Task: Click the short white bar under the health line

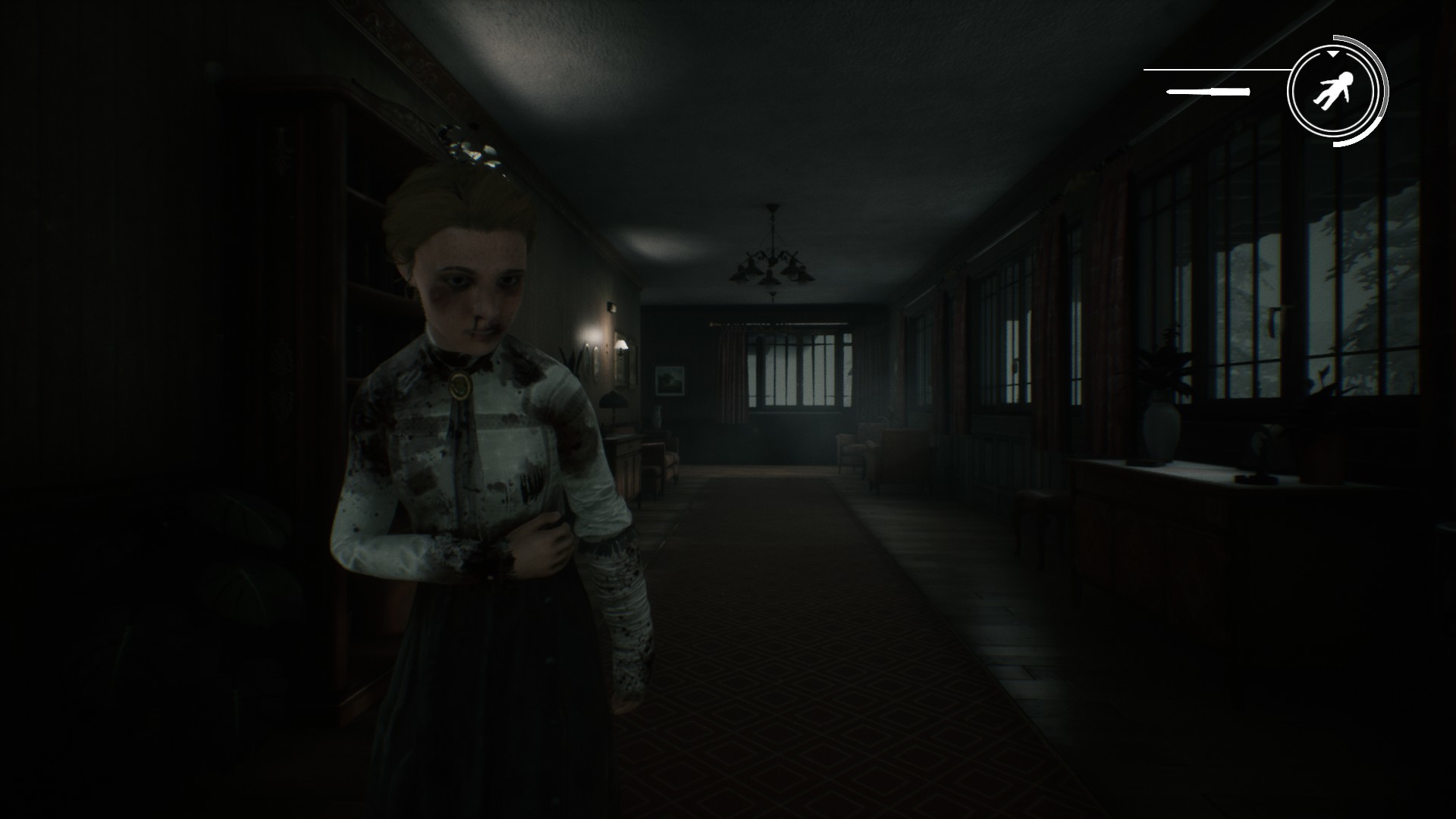Action: click(1207, 92)
